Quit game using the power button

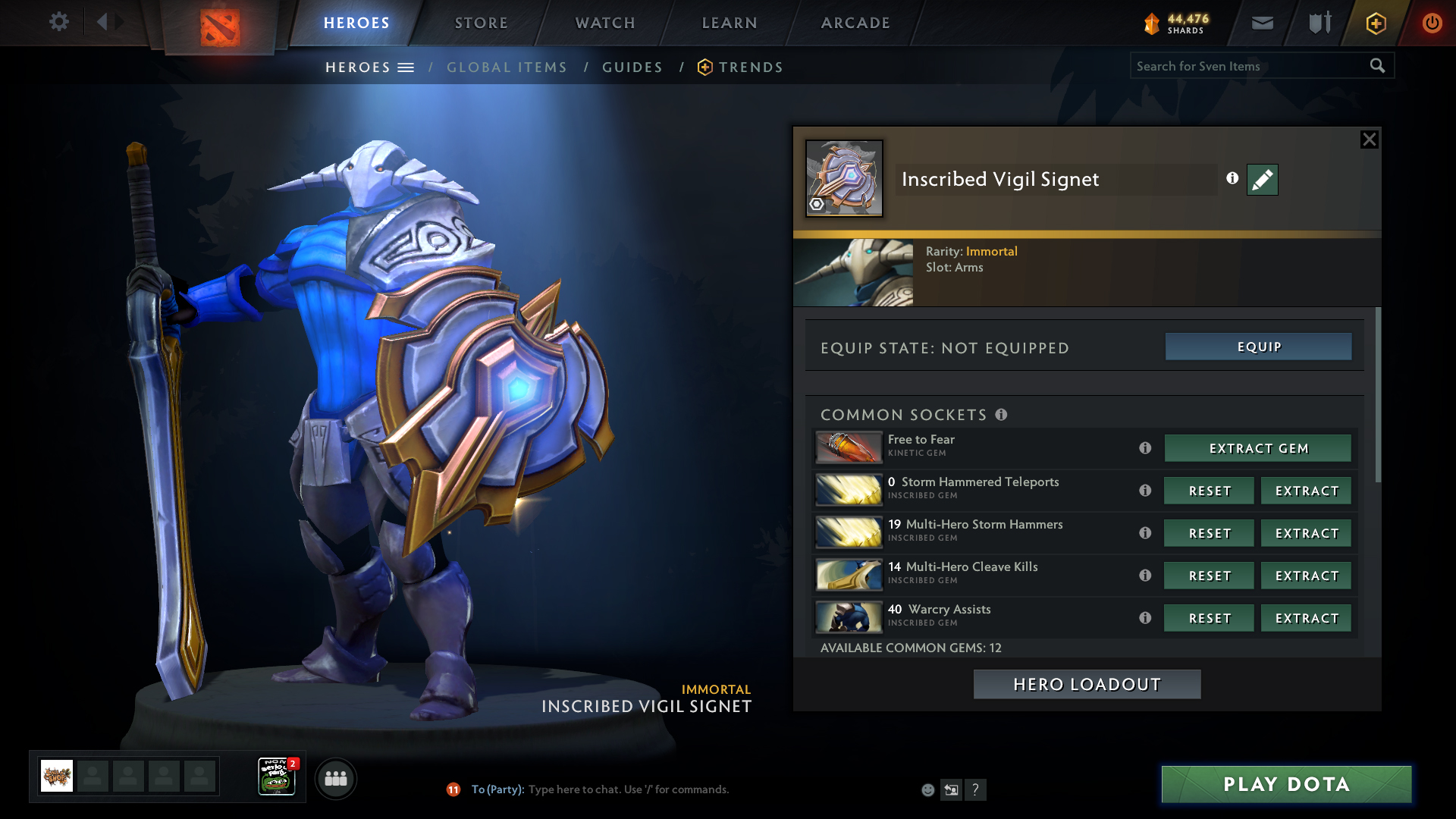1432,24
